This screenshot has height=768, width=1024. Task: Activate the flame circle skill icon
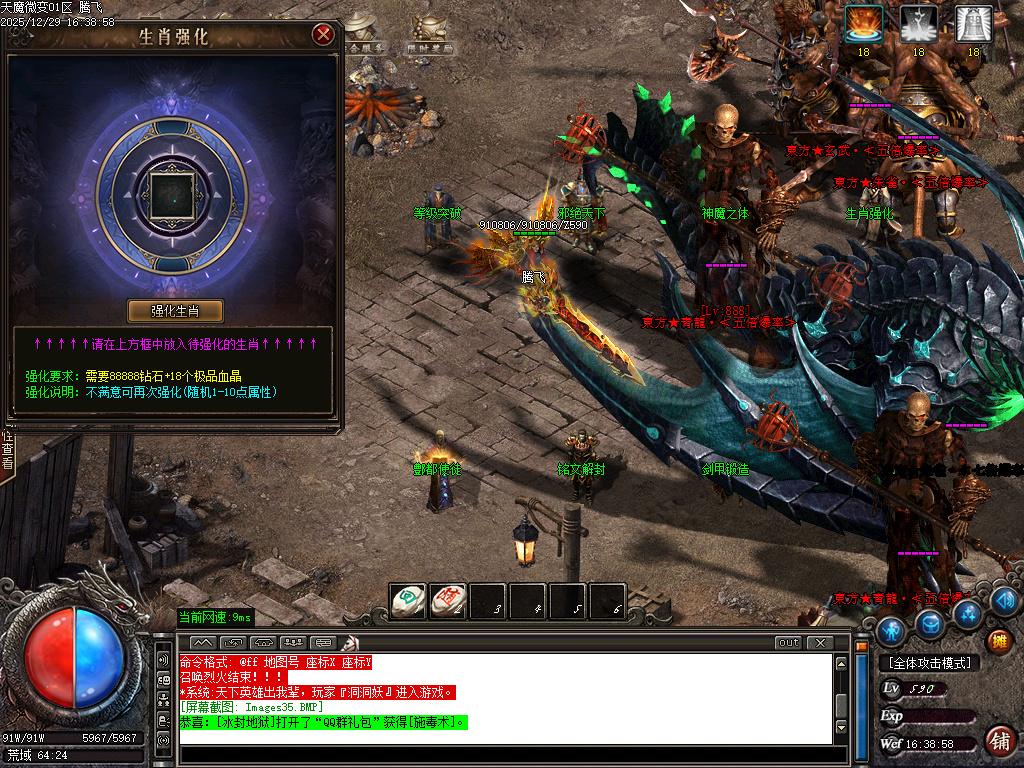coord(863,24)
